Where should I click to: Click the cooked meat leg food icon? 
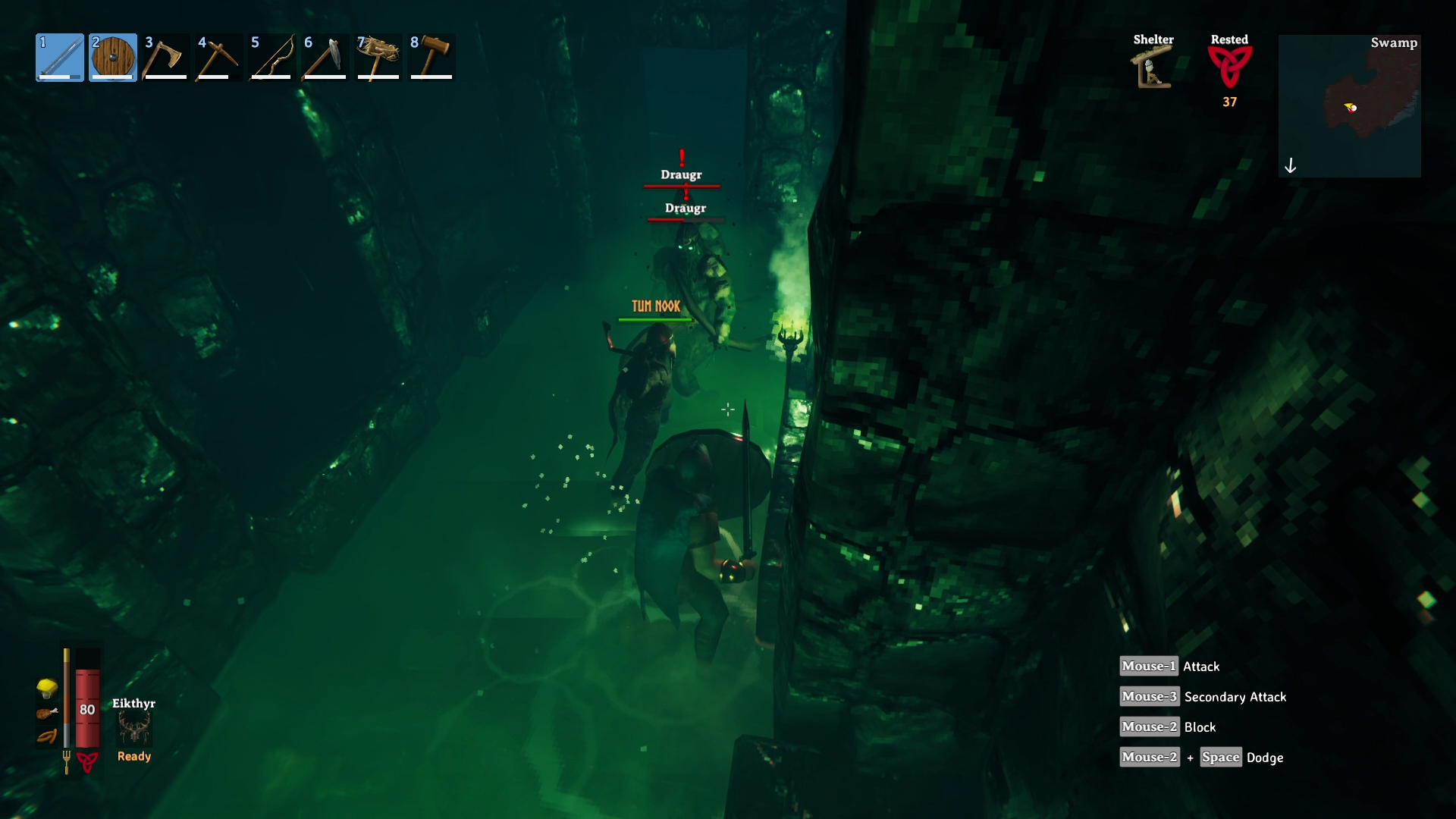click(x=47, y=713)
